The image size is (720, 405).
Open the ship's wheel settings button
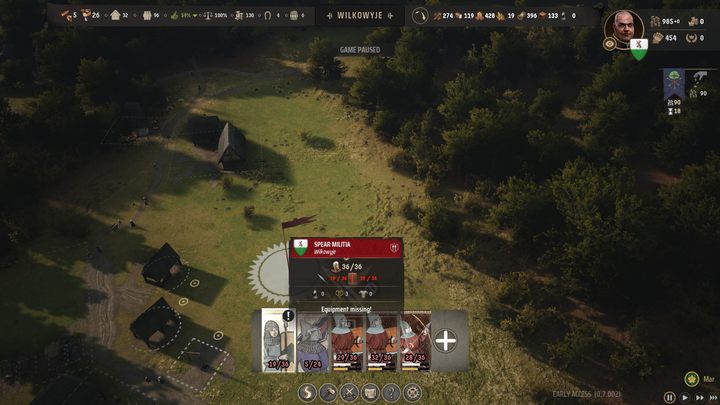412,392
